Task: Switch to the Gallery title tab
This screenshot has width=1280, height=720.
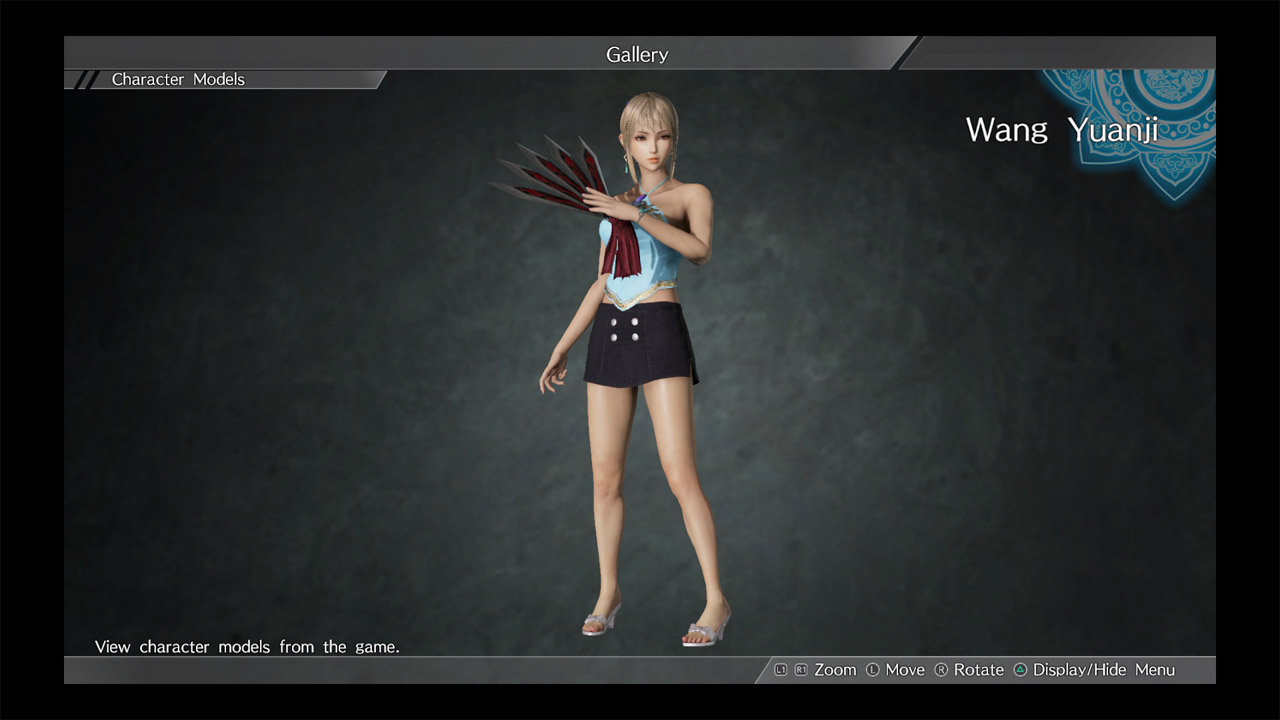Action: [637, 54]
